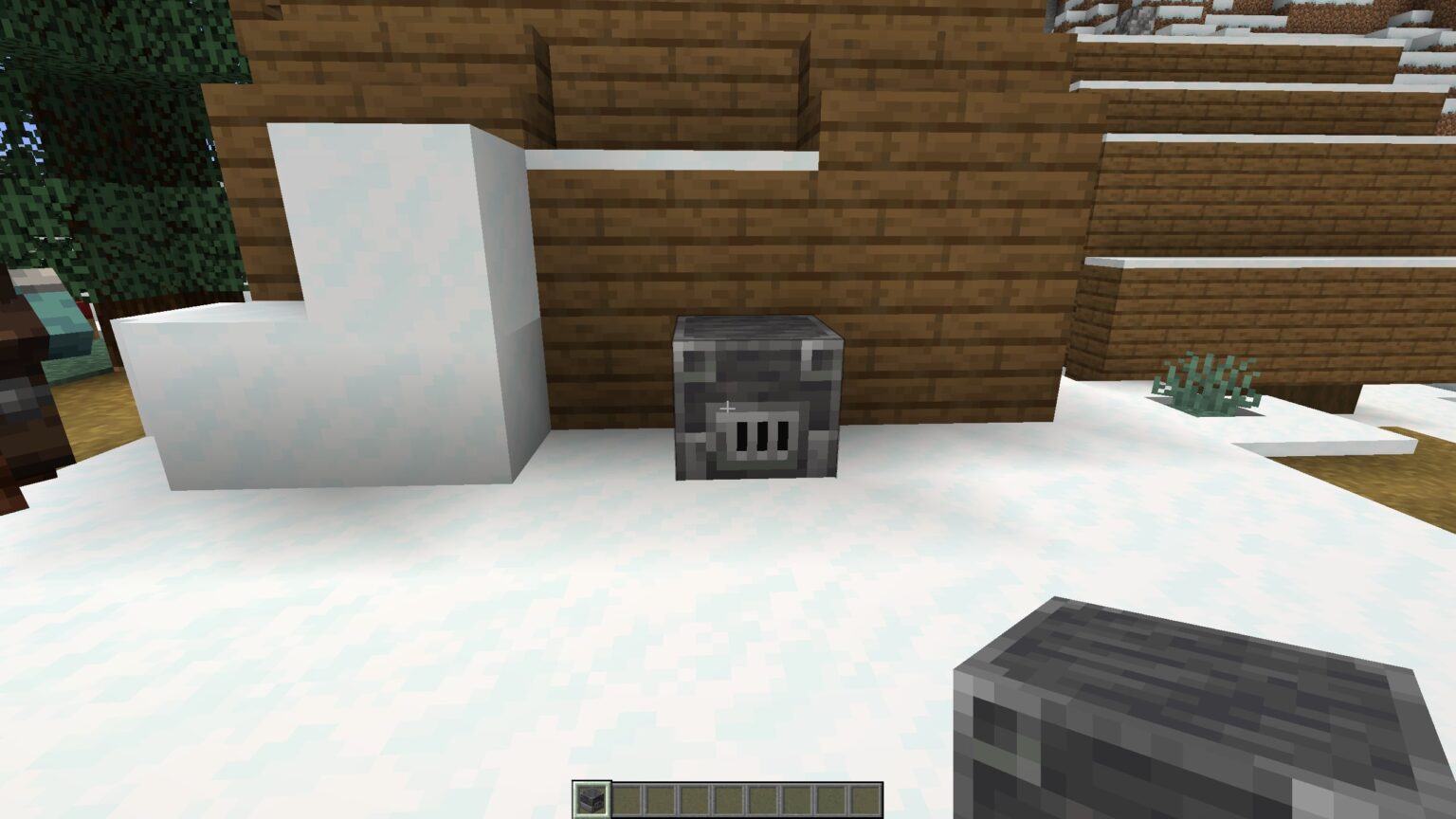
Task: Select the fifth hotbar slot
Action: pos(726,796)
